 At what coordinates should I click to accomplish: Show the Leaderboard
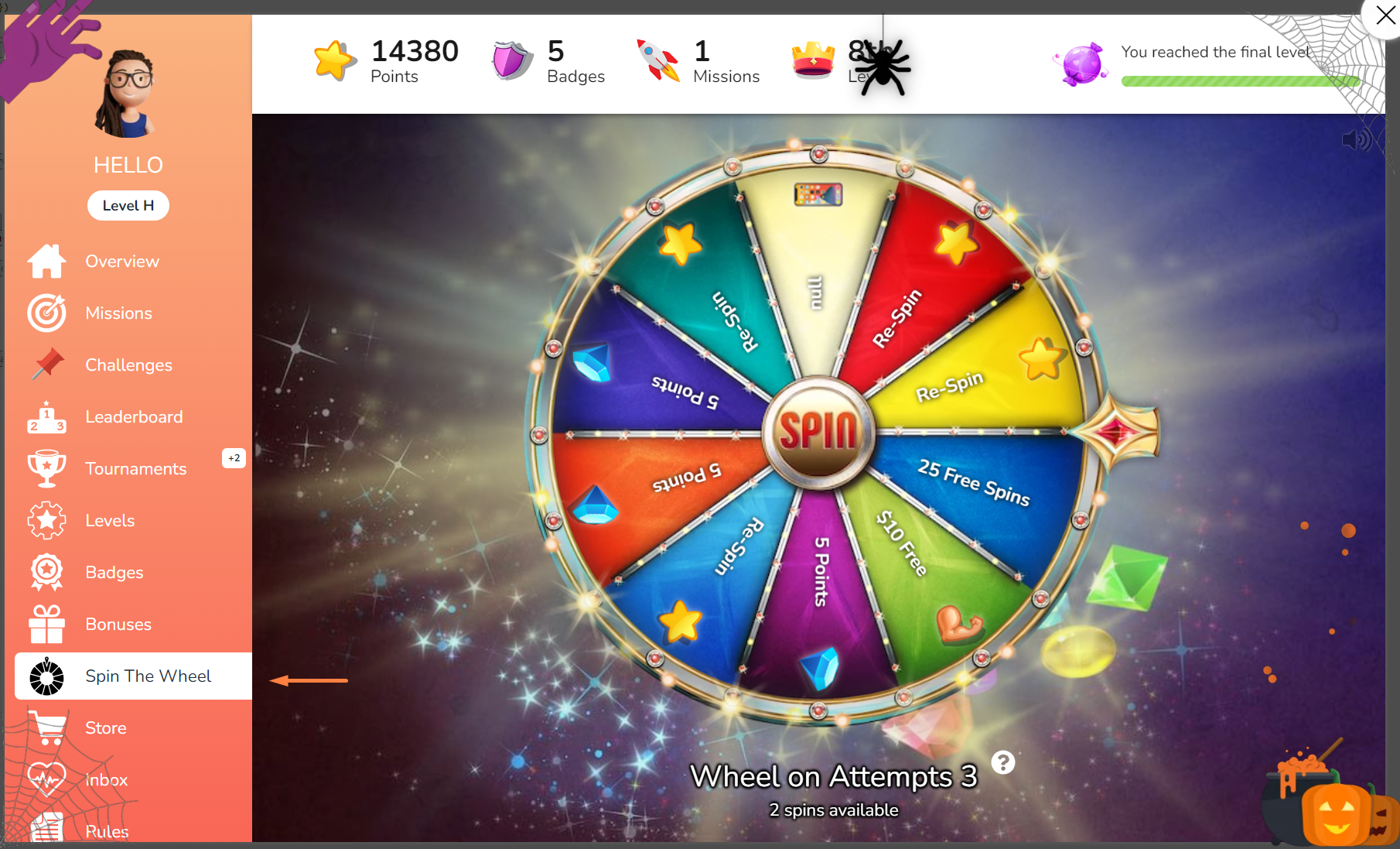point(134,417)
